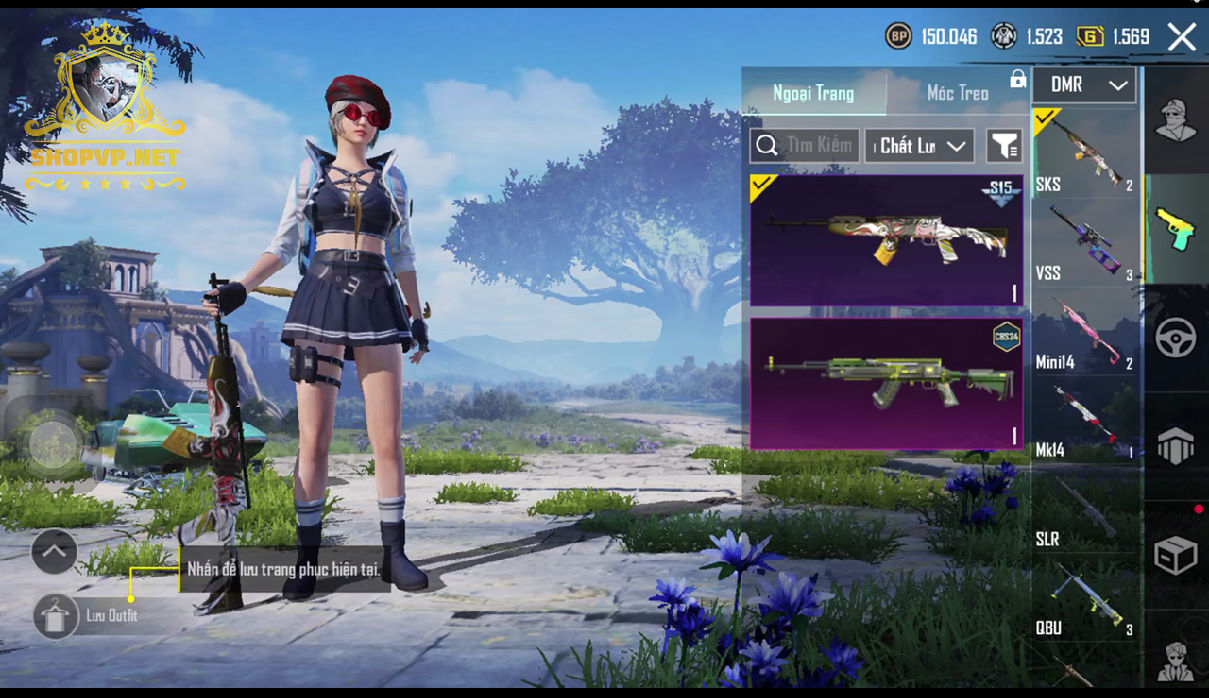Select the SLR weapon entry
This screenshot has width=1209, height=698.
[1085, 510]
